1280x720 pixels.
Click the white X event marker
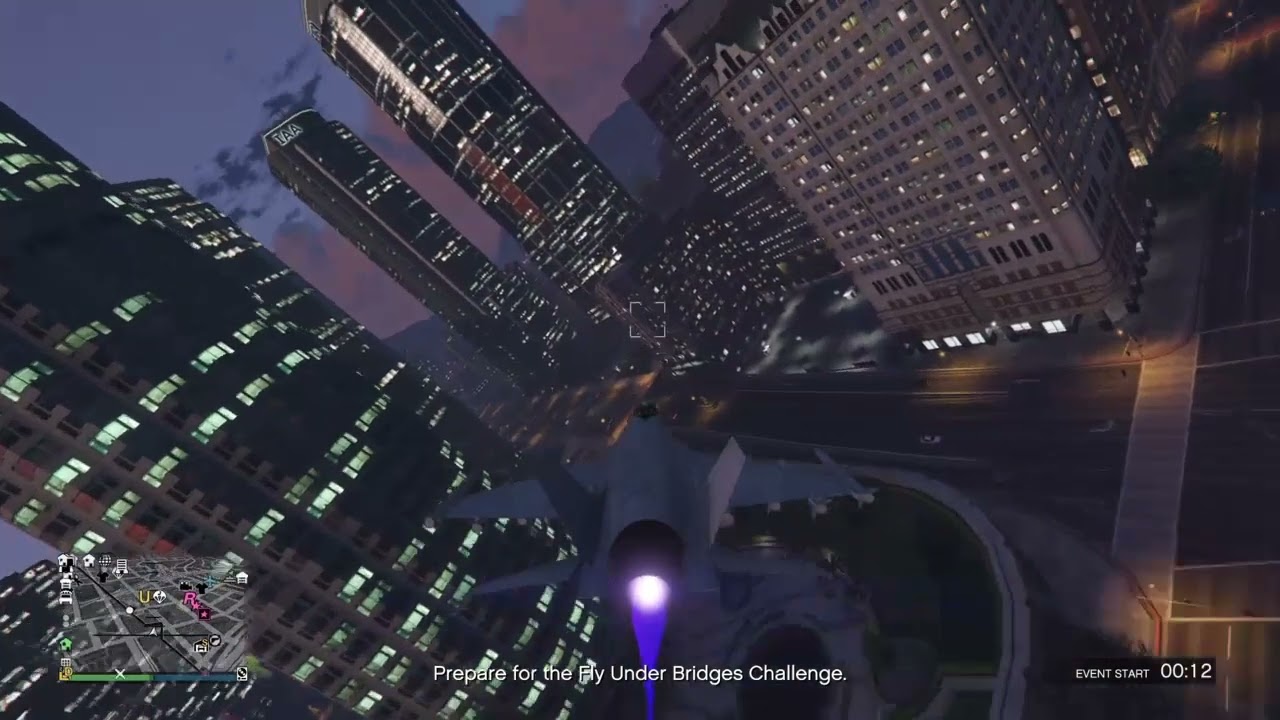pos(120,674)
